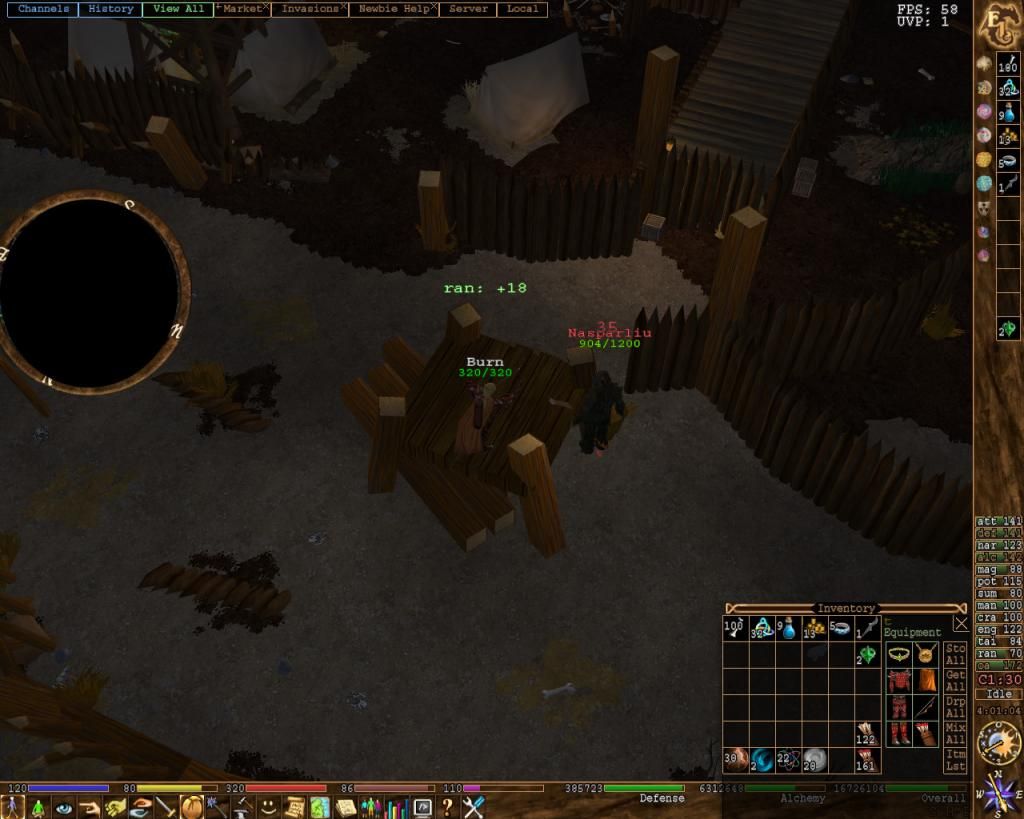Switch to the Local chat tab
Viewport: 1024px width, 819px height.
(x=522, y=9)
